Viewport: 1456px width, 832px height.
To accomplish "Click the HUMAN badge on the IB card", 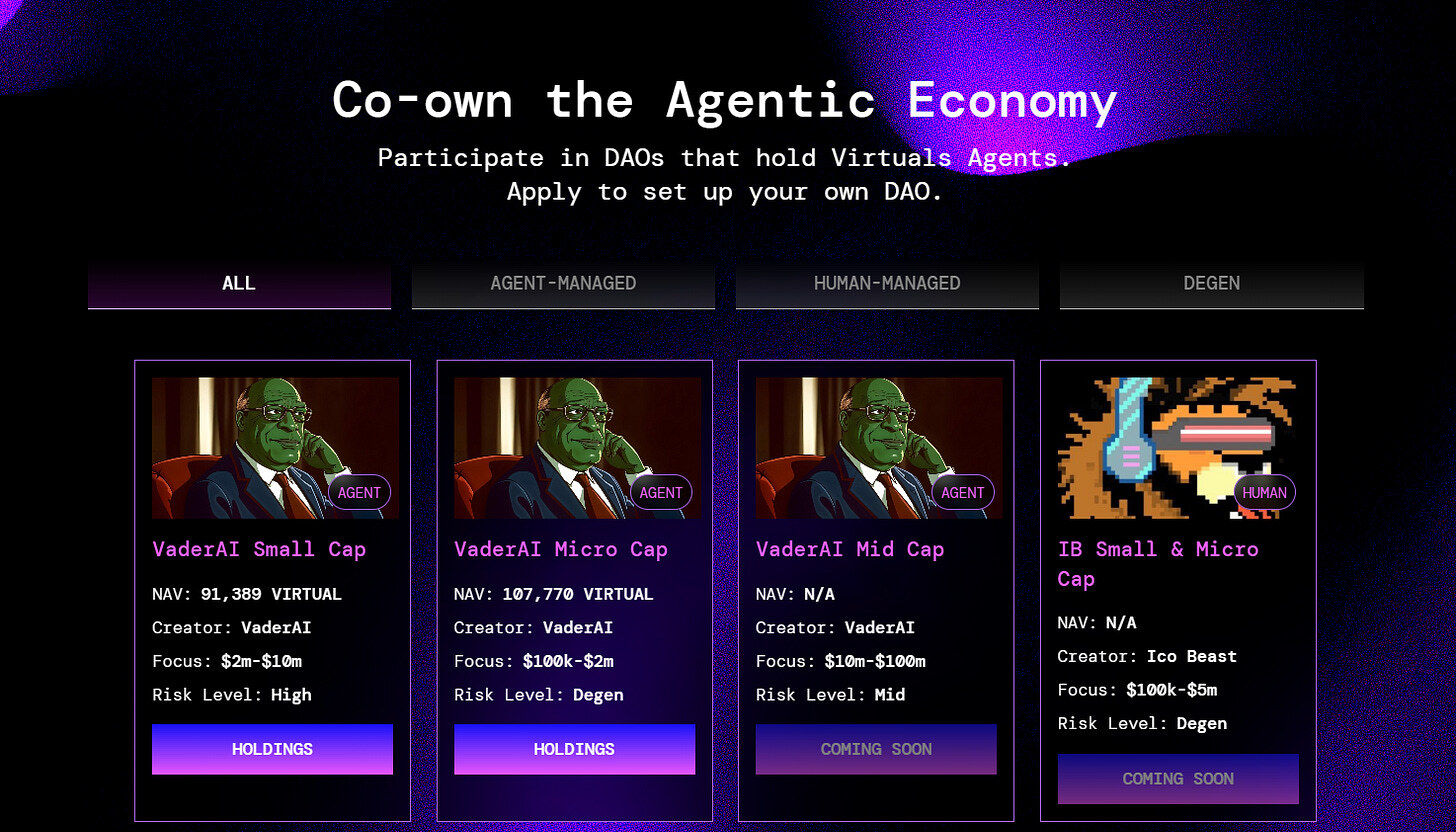I will point(1264,493).
